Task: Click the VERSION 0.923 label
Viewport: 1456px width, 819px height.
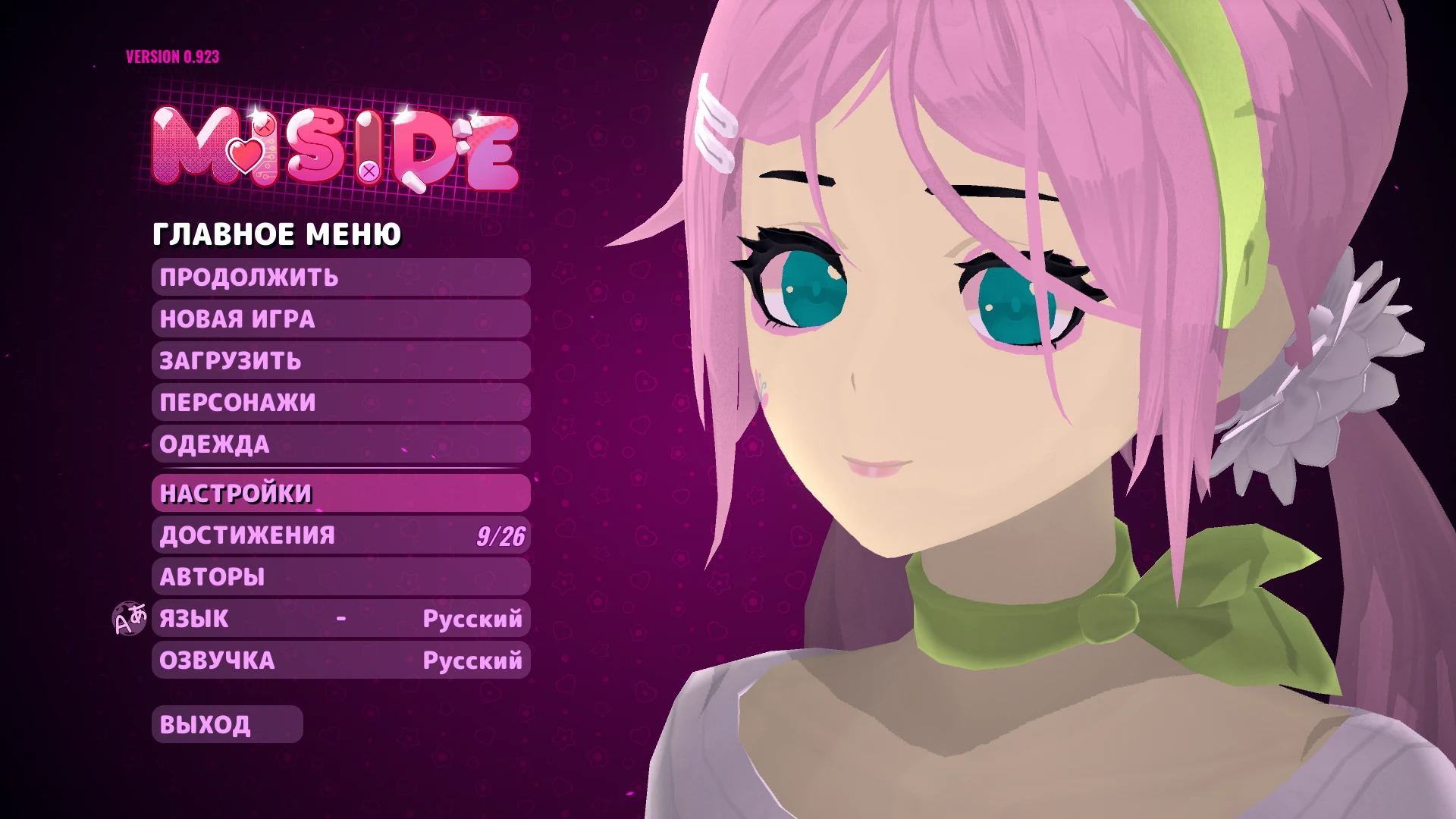Action: [x=171, y=55]
